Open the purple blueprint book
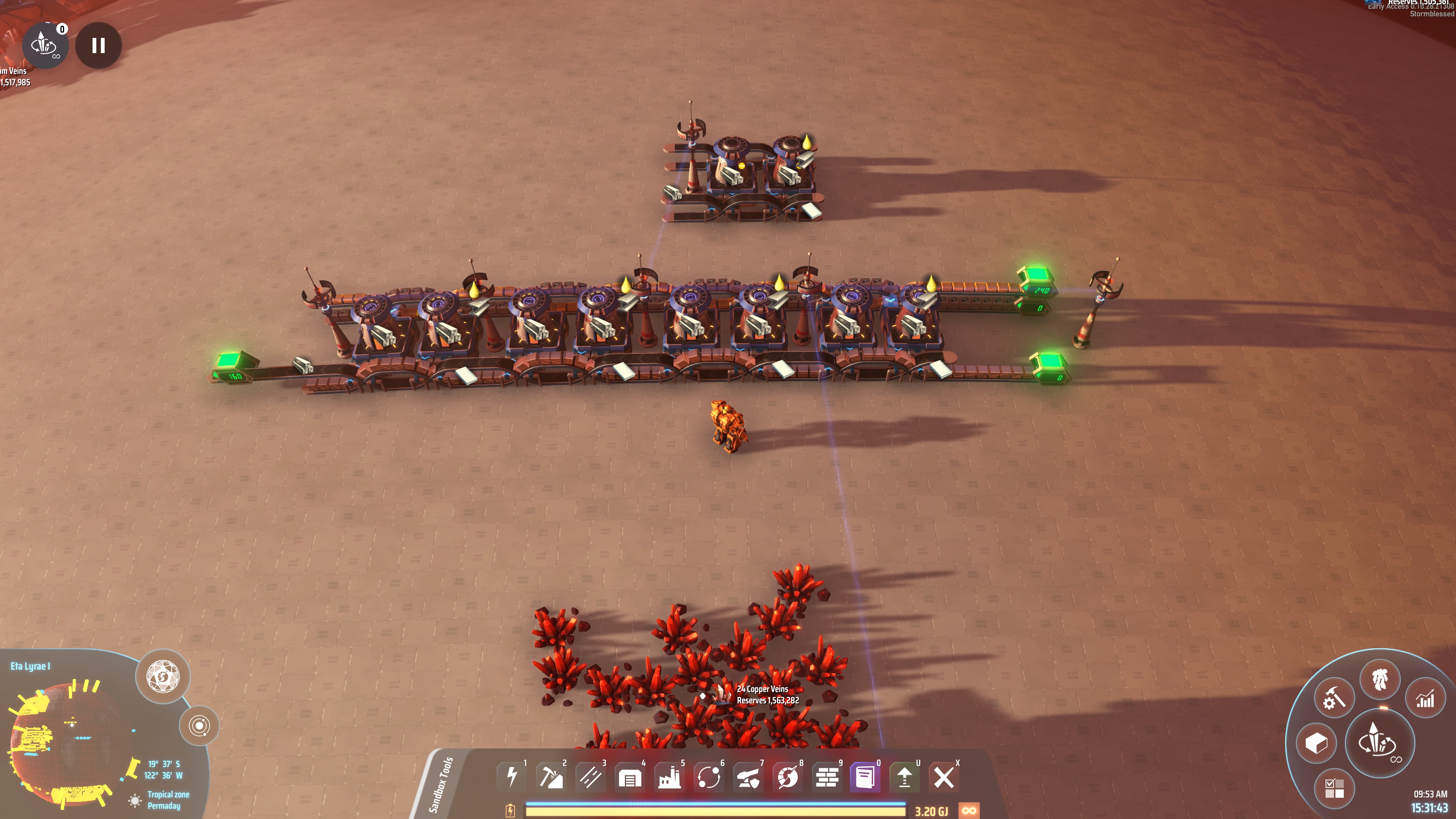 coord(865,777)
